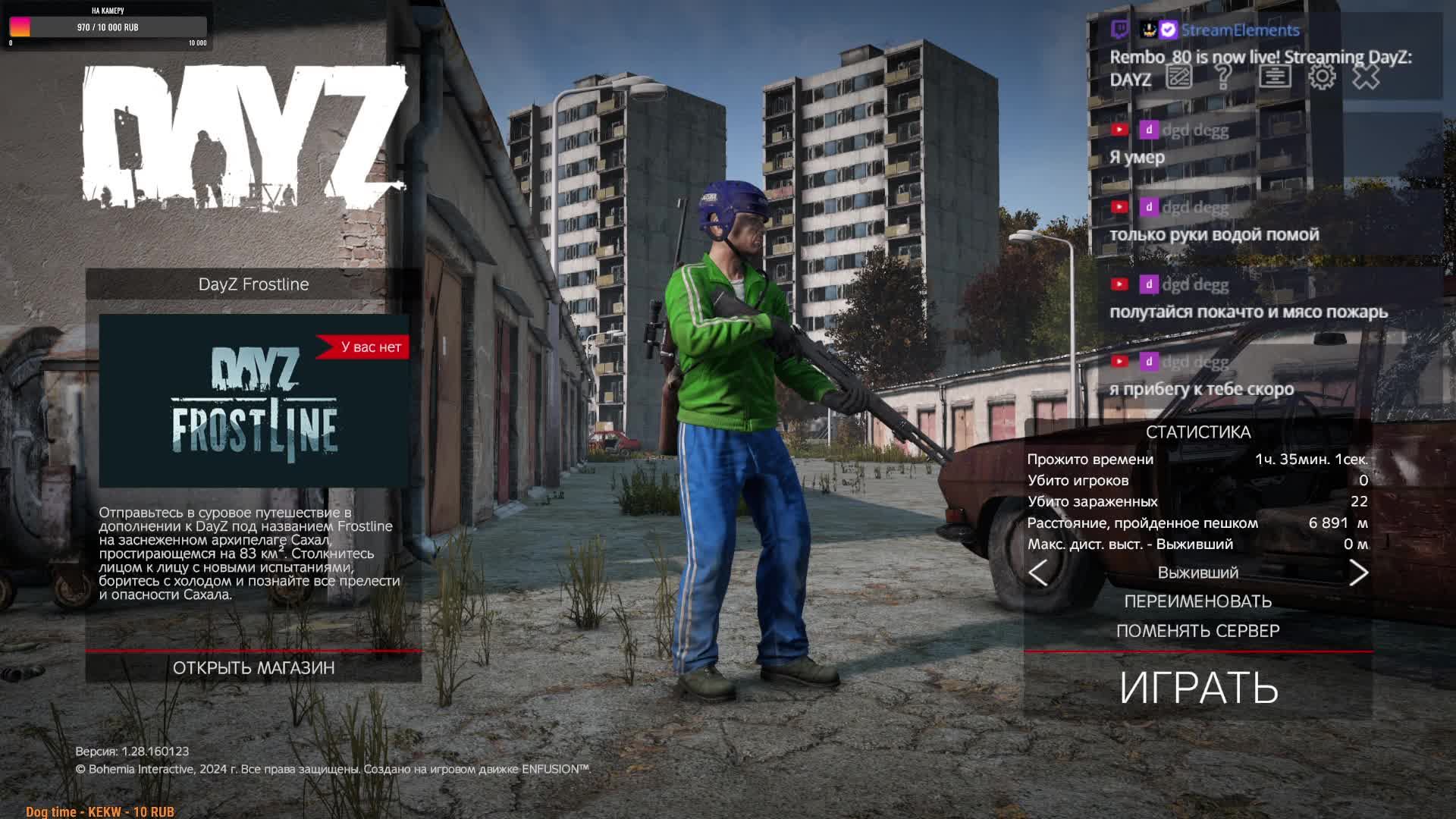The image size is (1456, 819).
Task: Choose ПОМЕНЯТЬ СЕРВЕР to change server
Action: (x=1198, y=631)
